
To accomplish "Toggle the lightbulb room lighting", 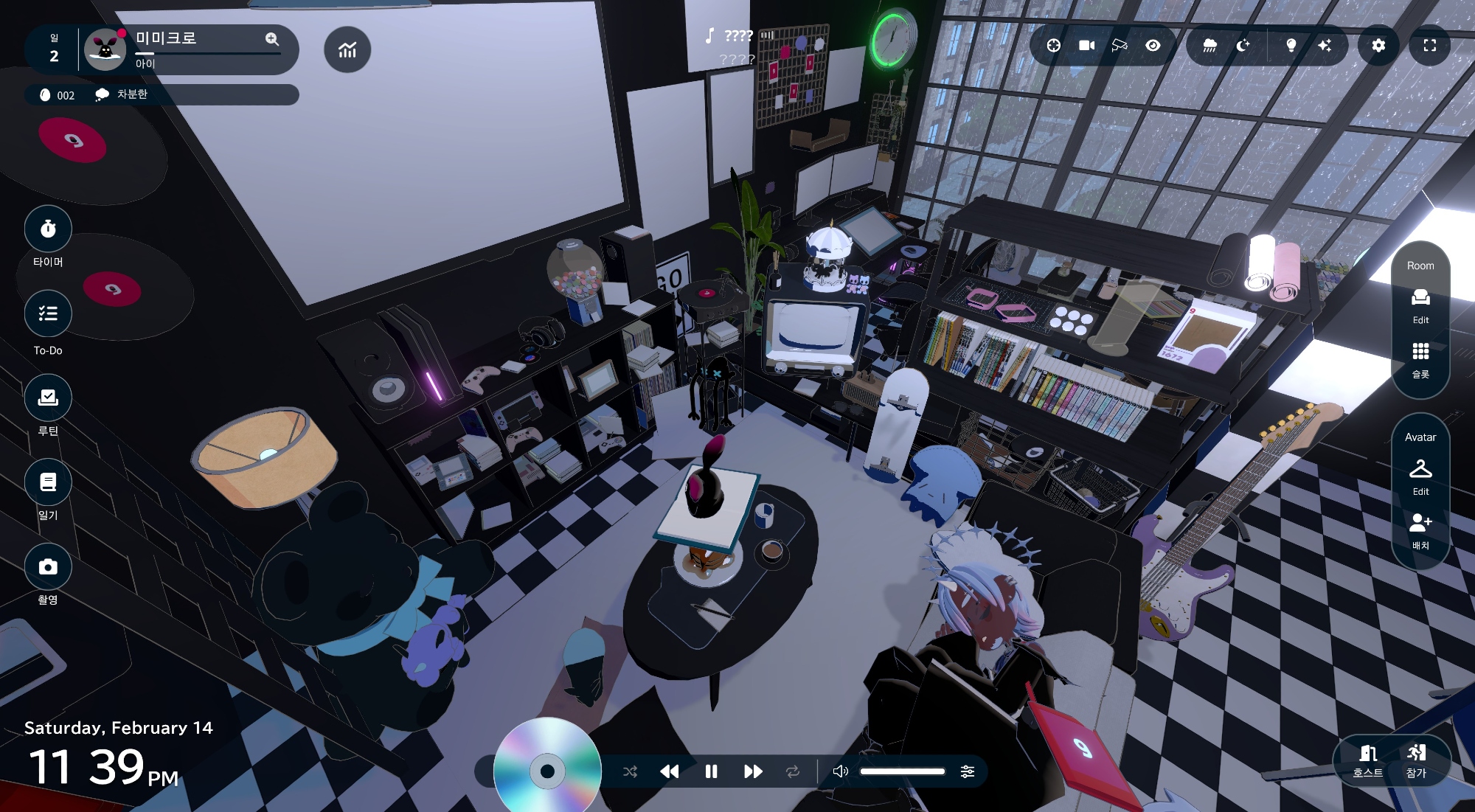I will click(1291, 46).
